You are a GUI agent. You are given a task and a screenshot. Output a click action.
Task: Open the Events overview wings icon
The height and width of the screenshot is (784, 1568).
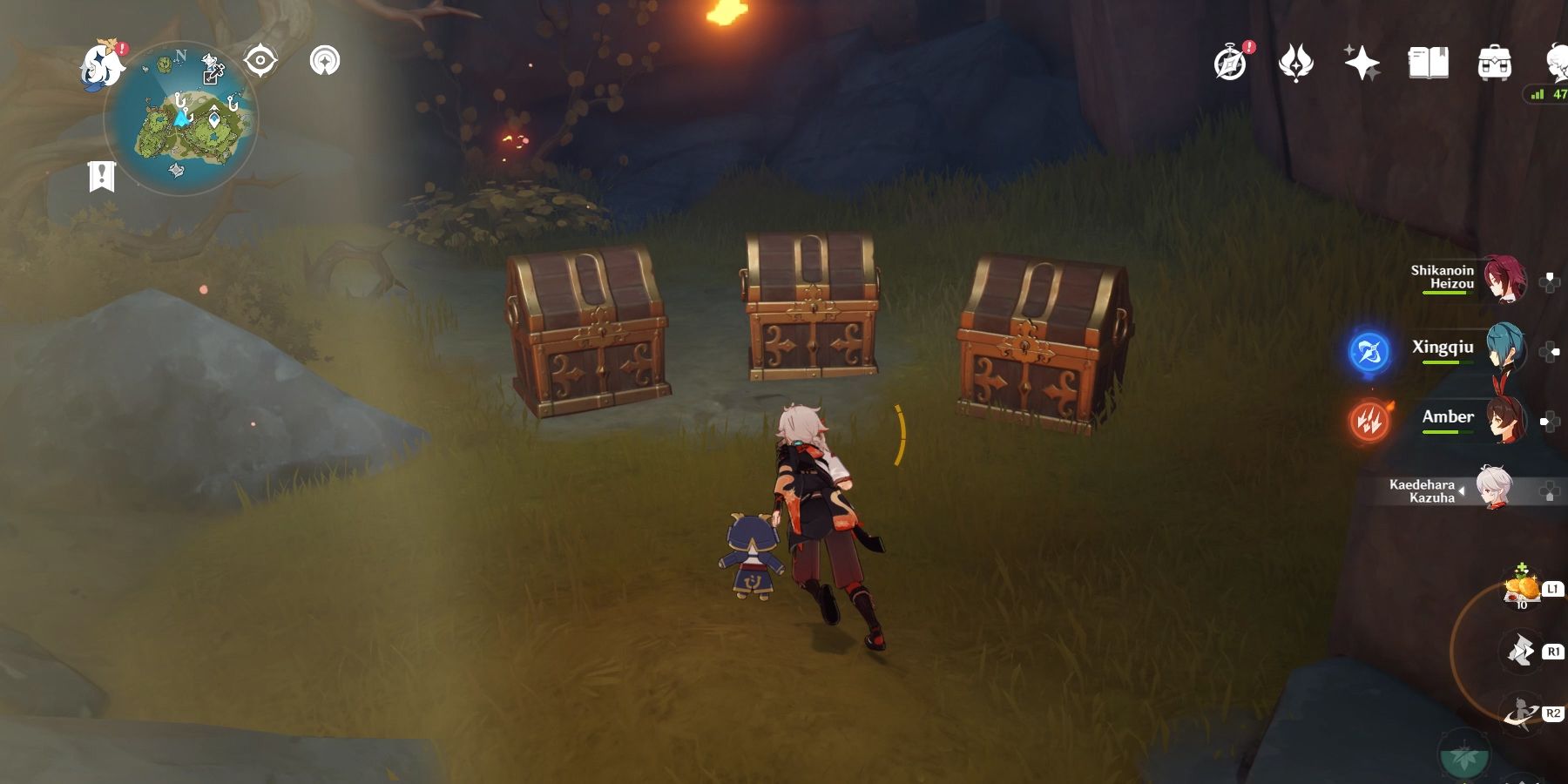click(1297, 61)
